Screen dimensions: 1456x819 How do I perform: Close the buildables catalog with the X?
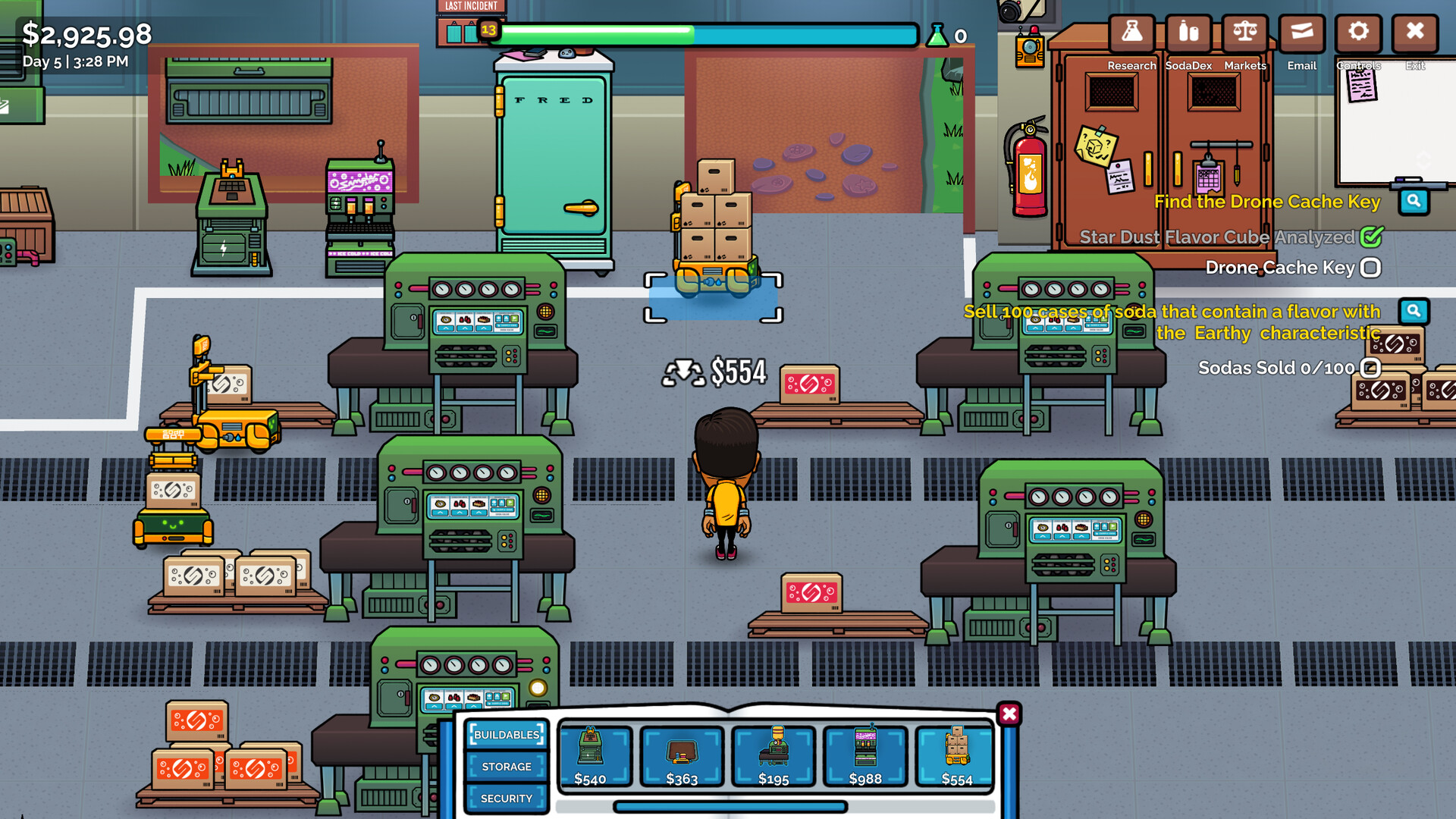(x=1009, y=714)
